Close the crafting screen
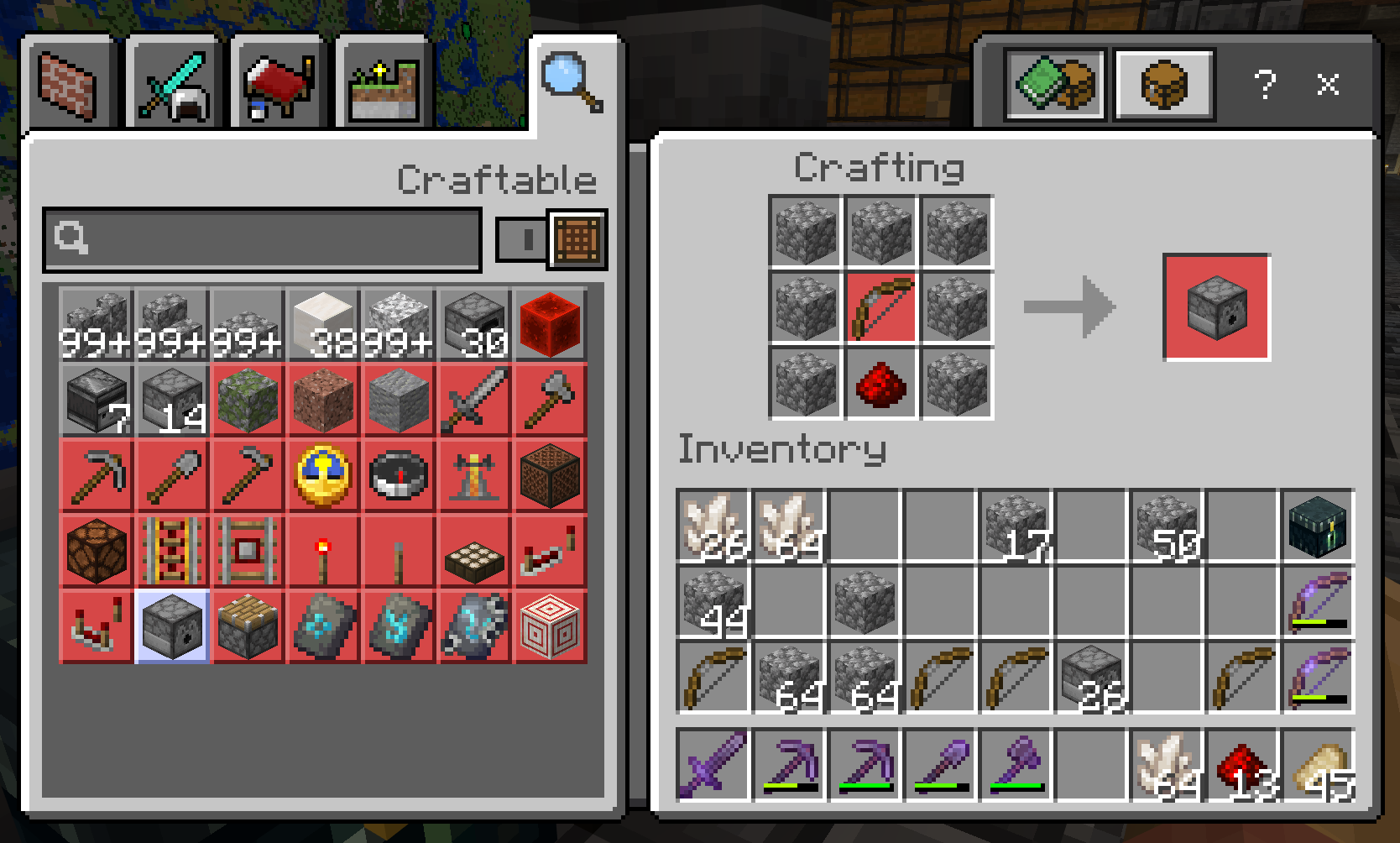The width and height of the screenshot is (1400, 843). (1327, 84)
